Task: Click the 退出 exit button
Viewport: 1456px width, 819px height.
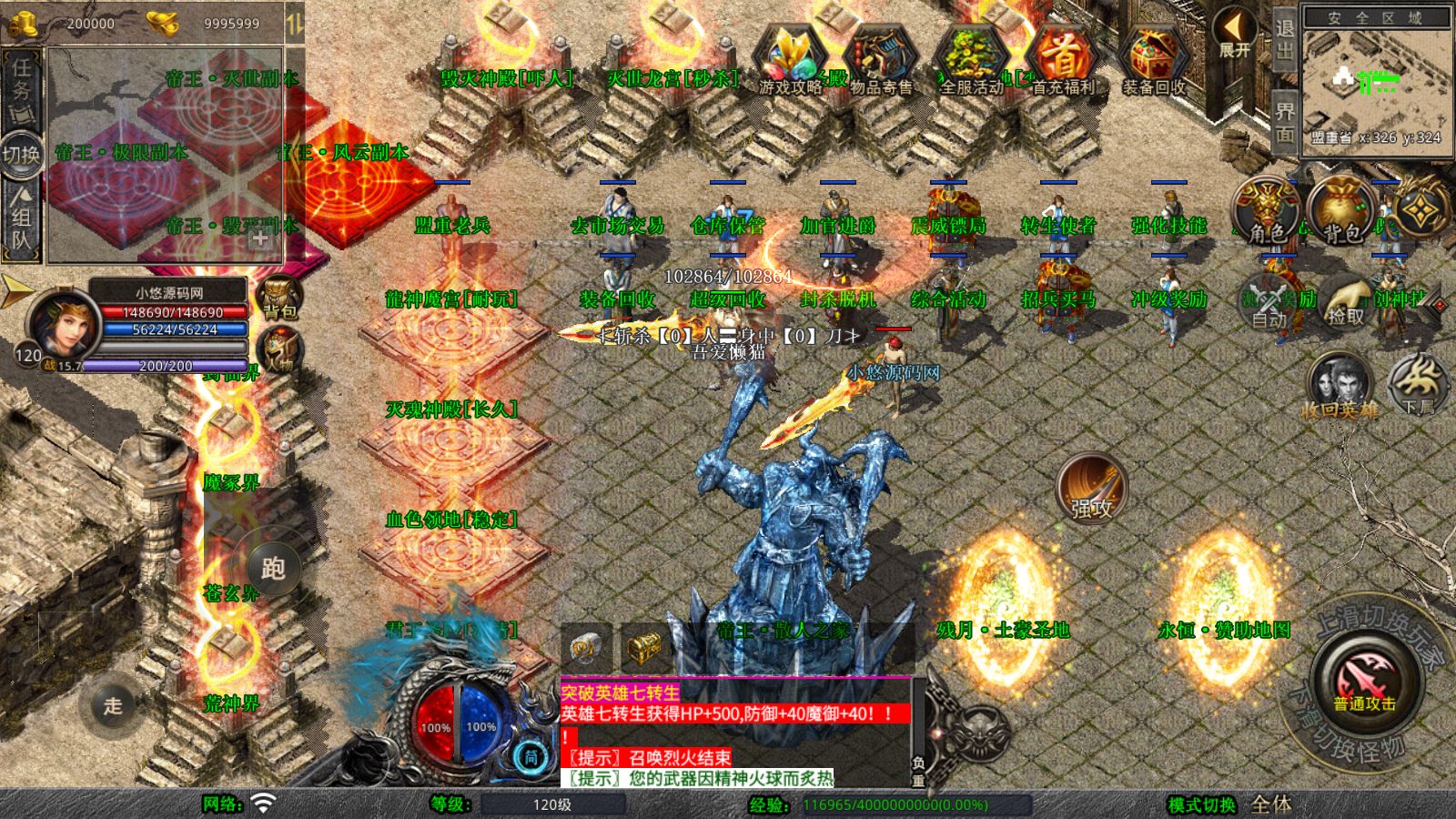Action: point(1284,41)
